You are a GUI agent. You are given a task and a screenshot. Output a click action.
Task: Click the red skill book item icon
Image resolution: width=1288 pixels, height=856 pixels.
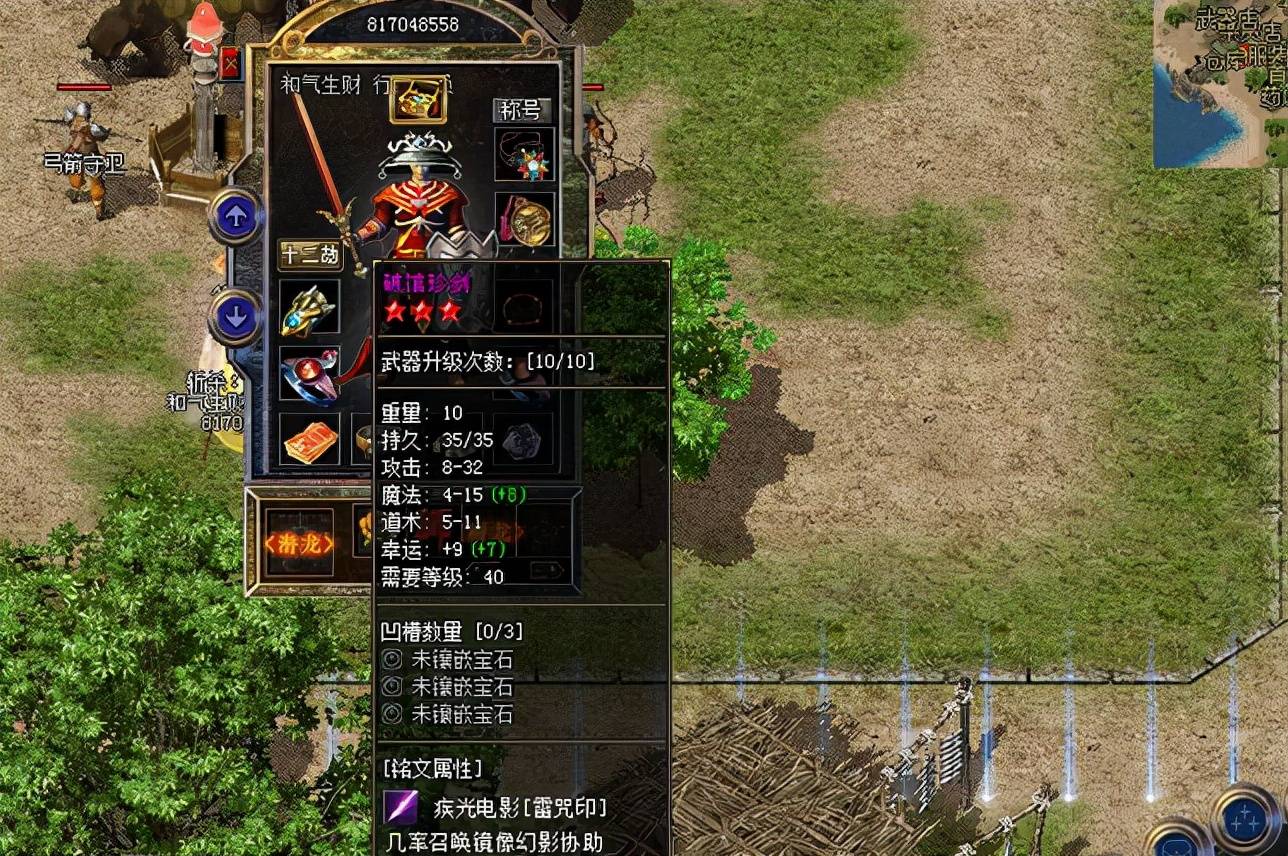(x=308, y=440)
